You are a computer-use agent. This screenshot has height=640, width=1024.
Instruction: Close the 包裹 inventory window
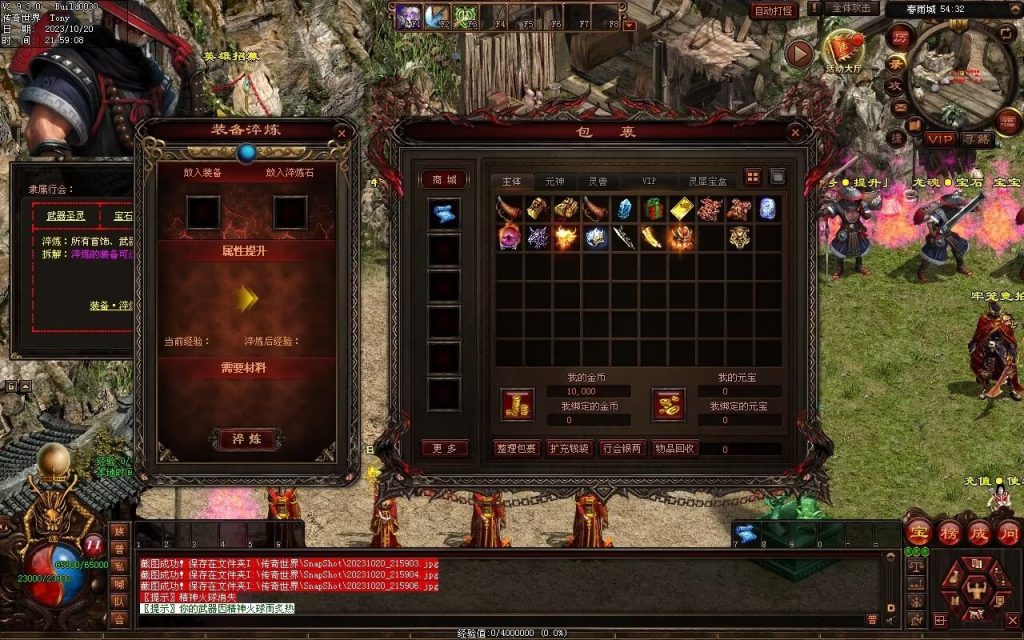[x=795, y=131]
